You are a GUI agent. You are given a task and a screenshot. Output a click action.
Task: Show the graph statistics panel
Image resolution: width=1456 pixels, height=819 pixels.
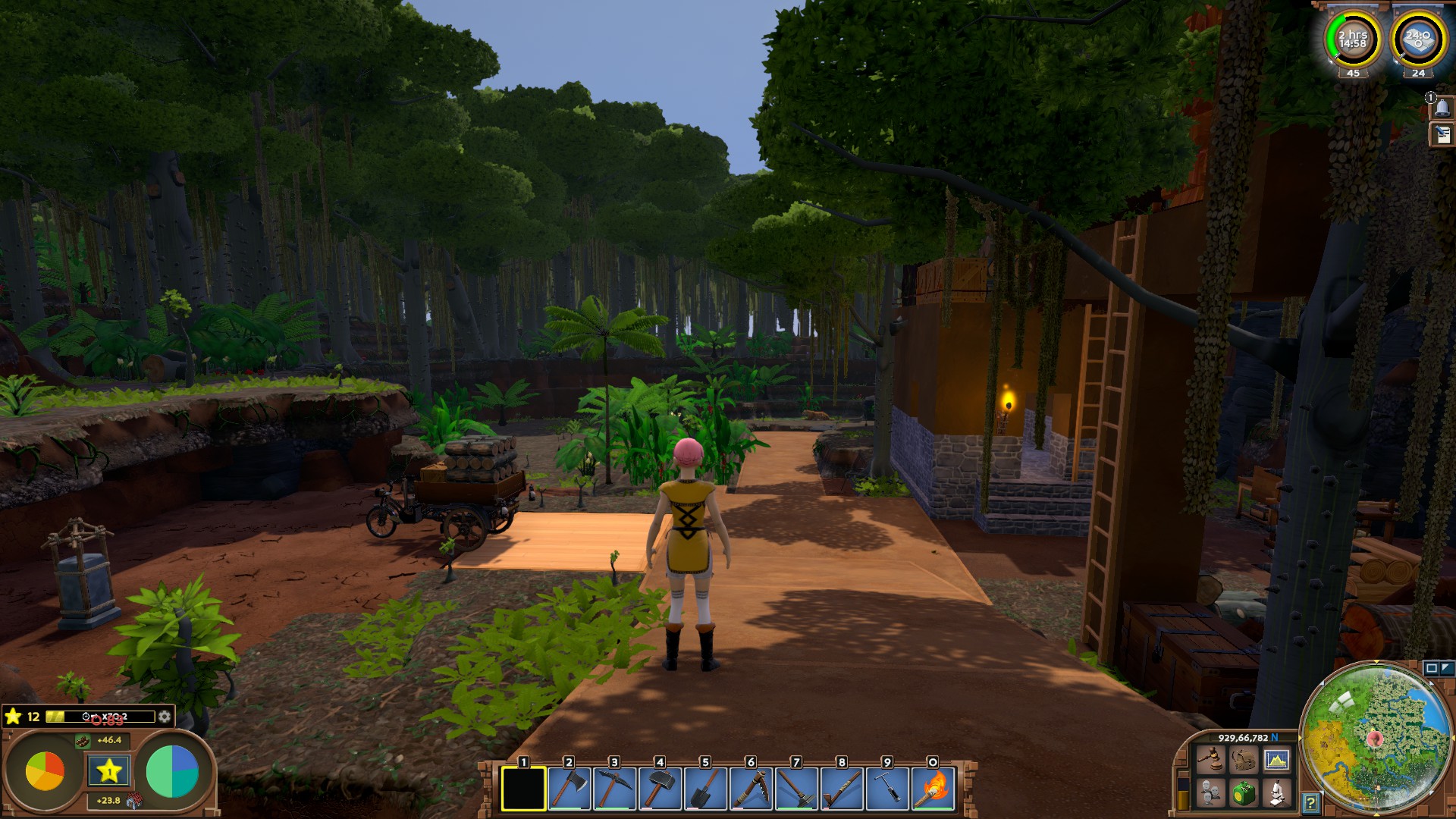1277,759
